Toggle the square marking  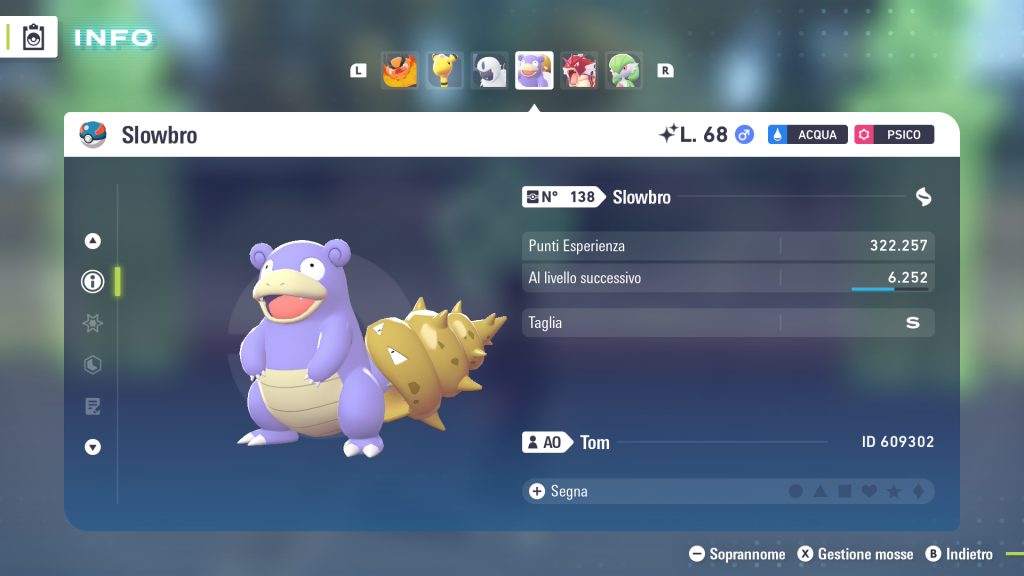pos(844,492)
